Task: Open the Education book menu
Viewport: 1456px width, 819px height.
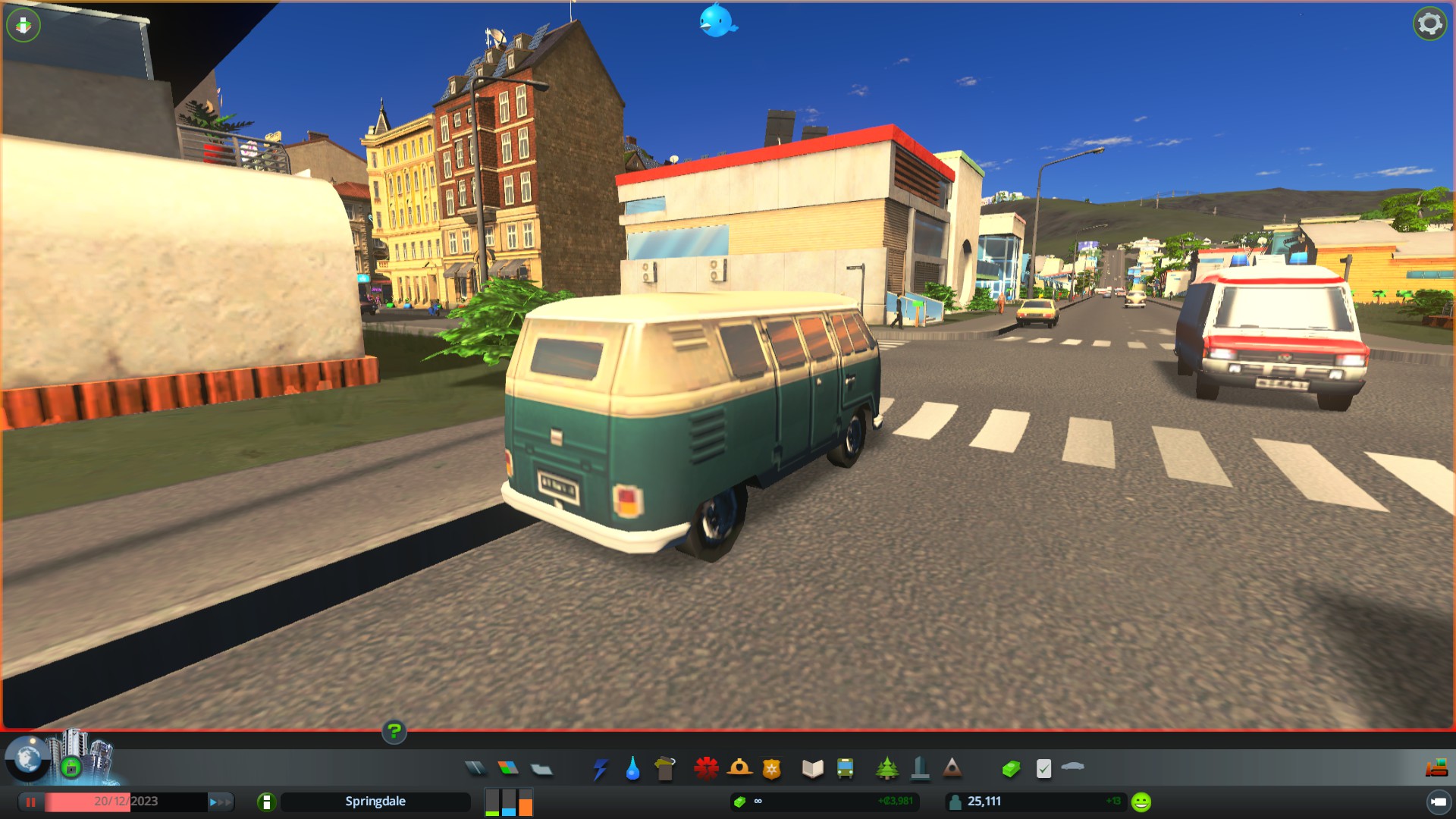Action: coord(812,769)
